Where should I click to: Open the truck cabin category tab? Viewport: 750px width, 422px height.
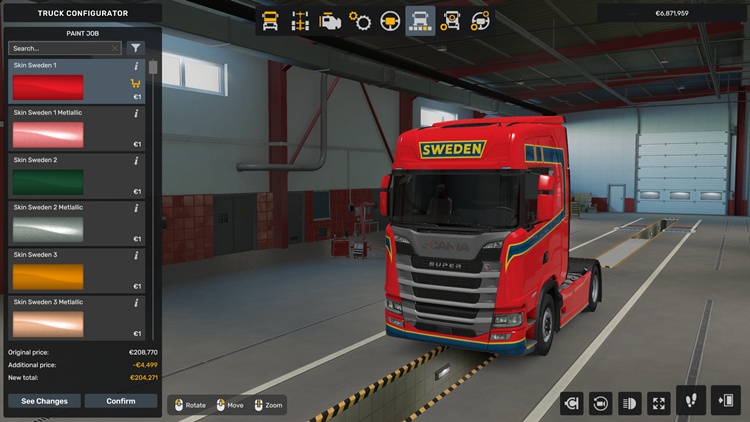(x=270, y=20)
